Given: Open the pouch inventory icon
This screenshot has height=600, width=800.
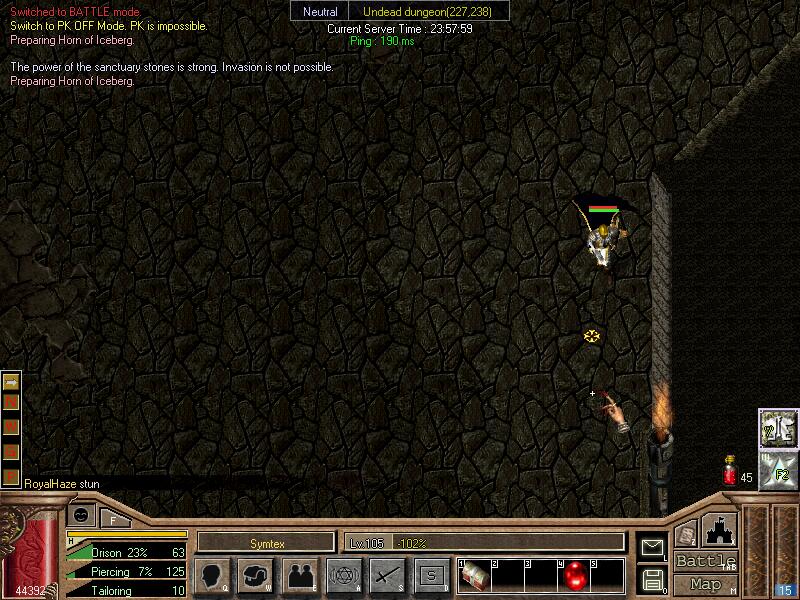Looking at the screenshot, I should (256, 575).
